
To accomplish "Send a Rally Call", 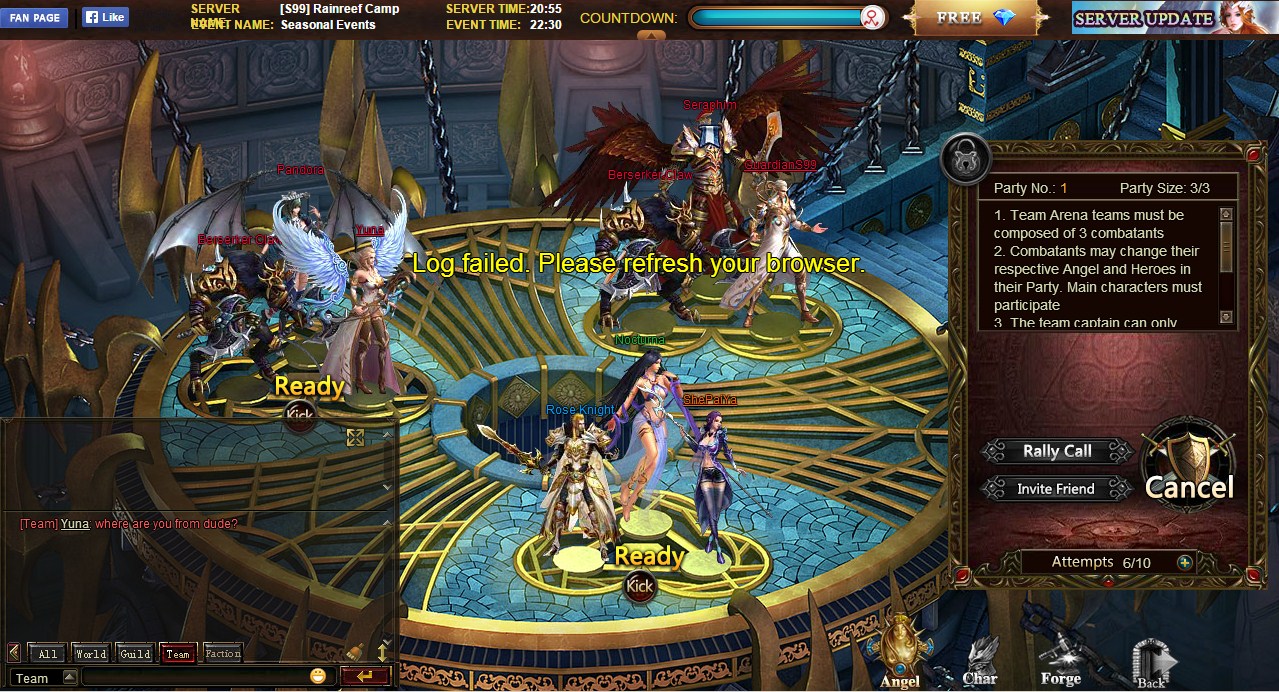I will [x=1056, y=451].
